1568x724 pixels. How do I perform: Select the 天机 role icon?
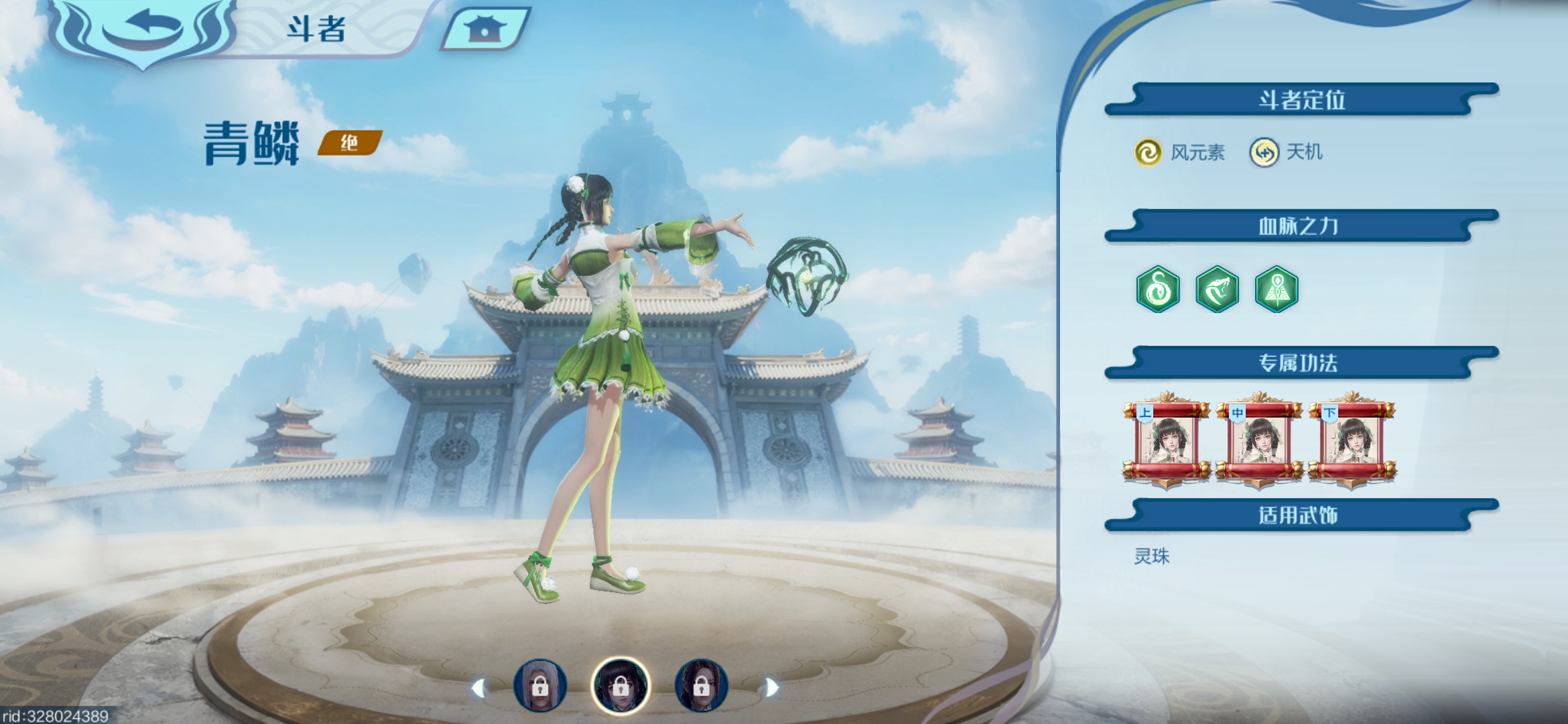point(1264,152)
